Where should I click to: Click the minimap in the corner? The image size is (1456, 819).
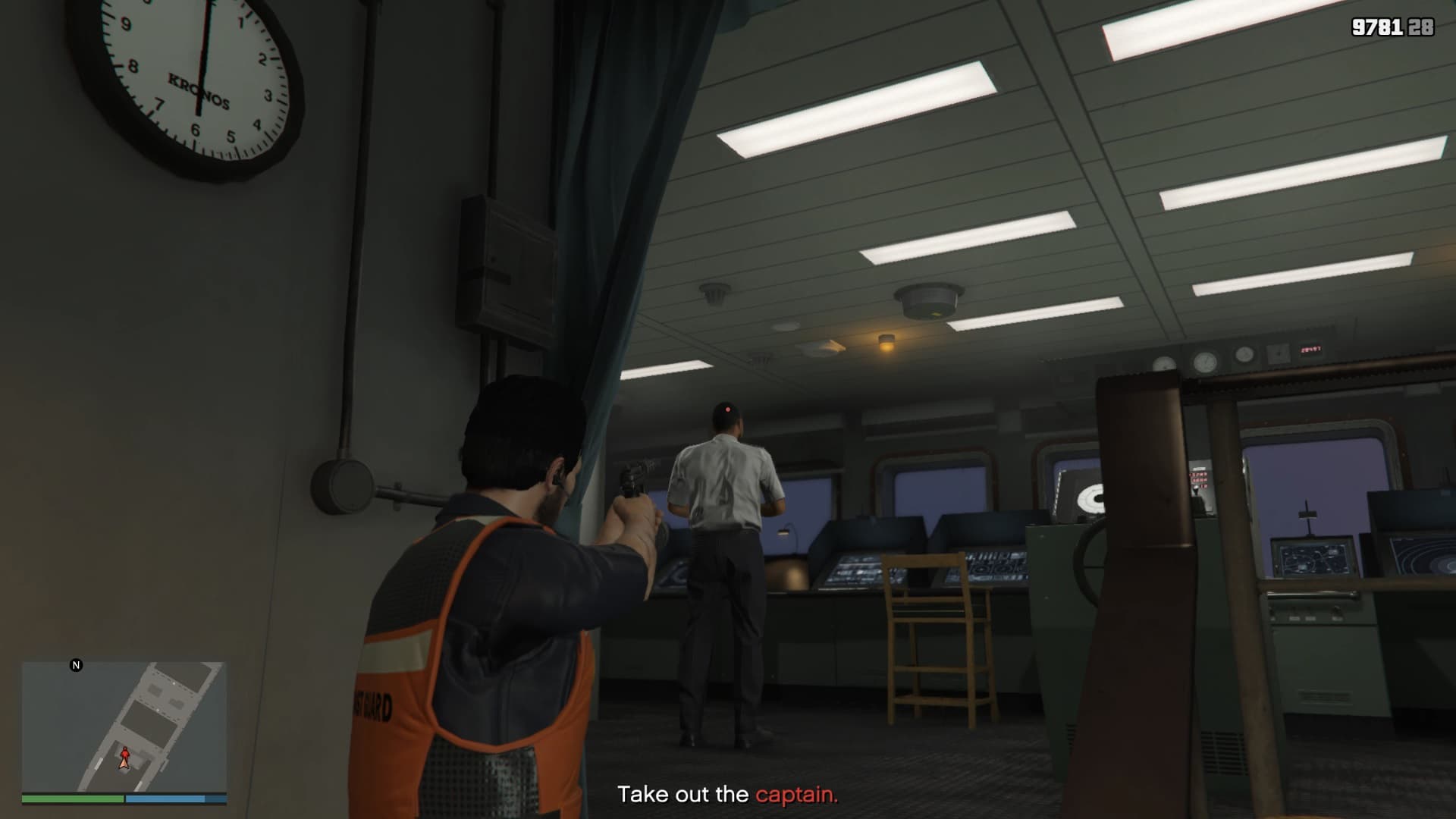124,726
